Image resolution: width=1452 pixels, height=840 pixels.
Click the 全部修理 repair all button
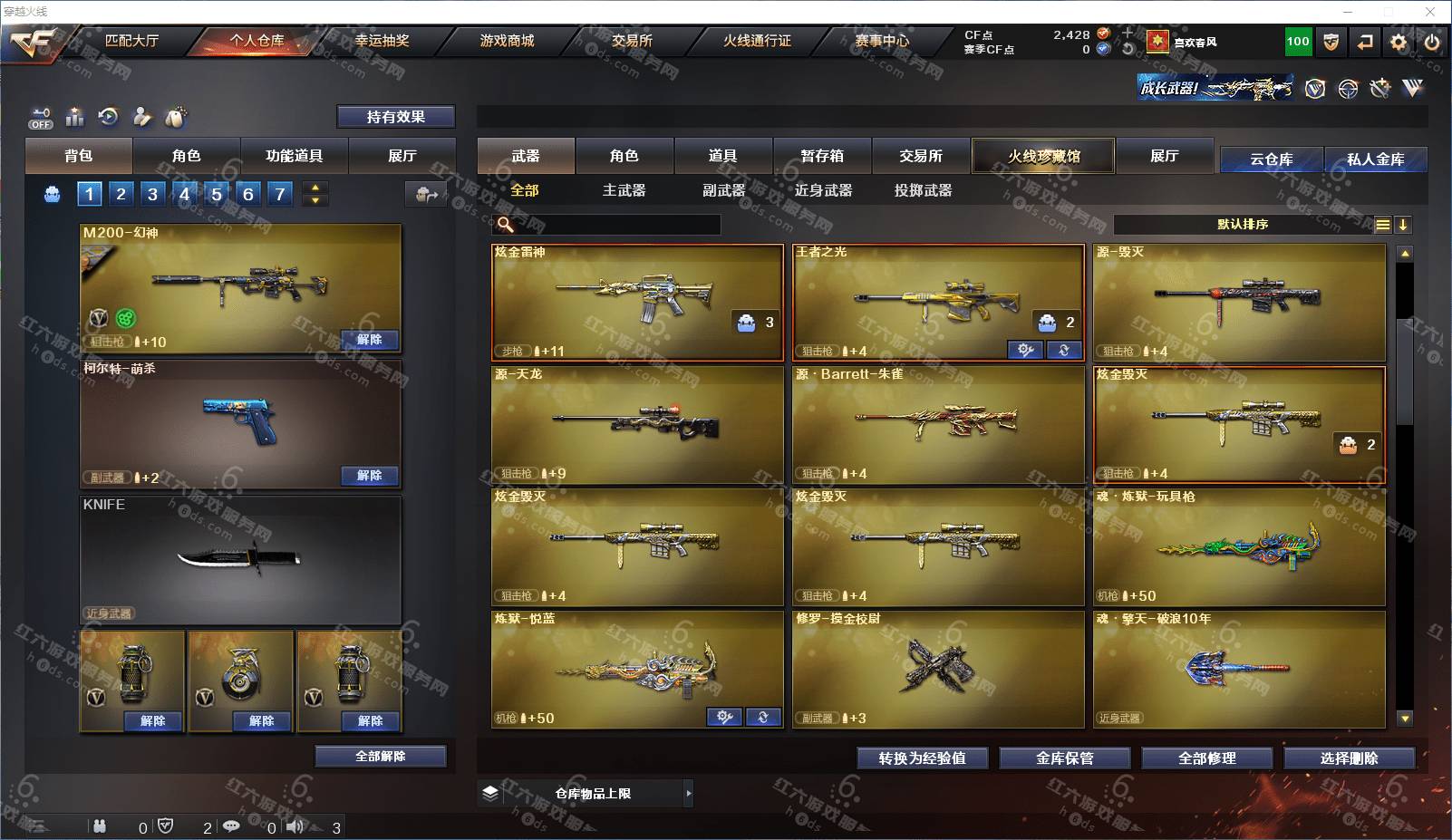[1206, 758]
